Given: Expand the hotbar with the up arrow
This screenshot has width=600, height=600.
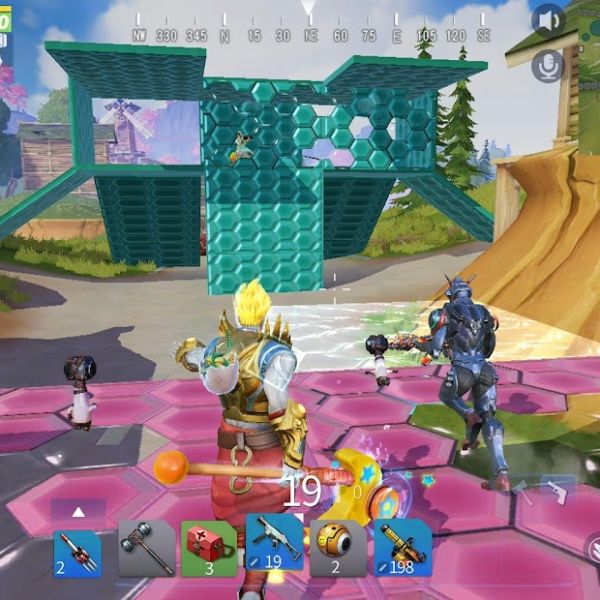Looking at the screenshot, I should point(78,512).
